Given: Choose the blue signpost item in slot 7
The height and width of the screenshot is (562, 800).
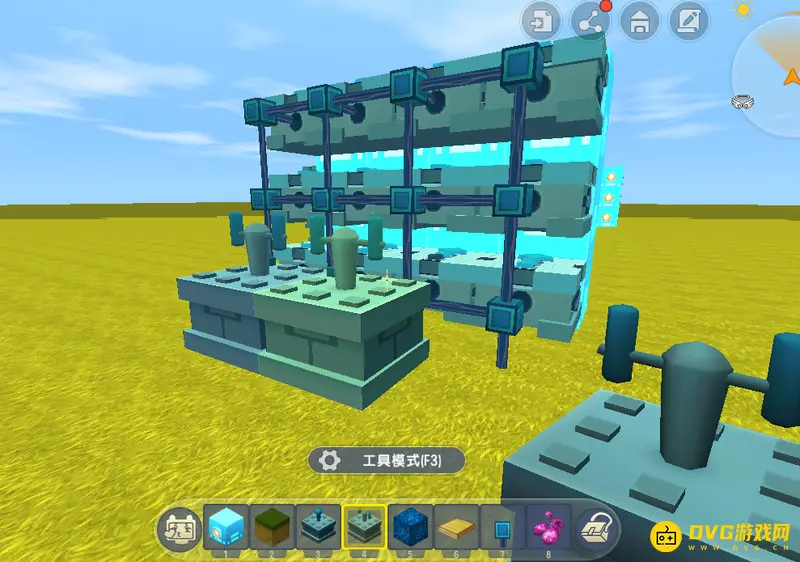Looking at the screenshot, I should [x=502, y=526].
